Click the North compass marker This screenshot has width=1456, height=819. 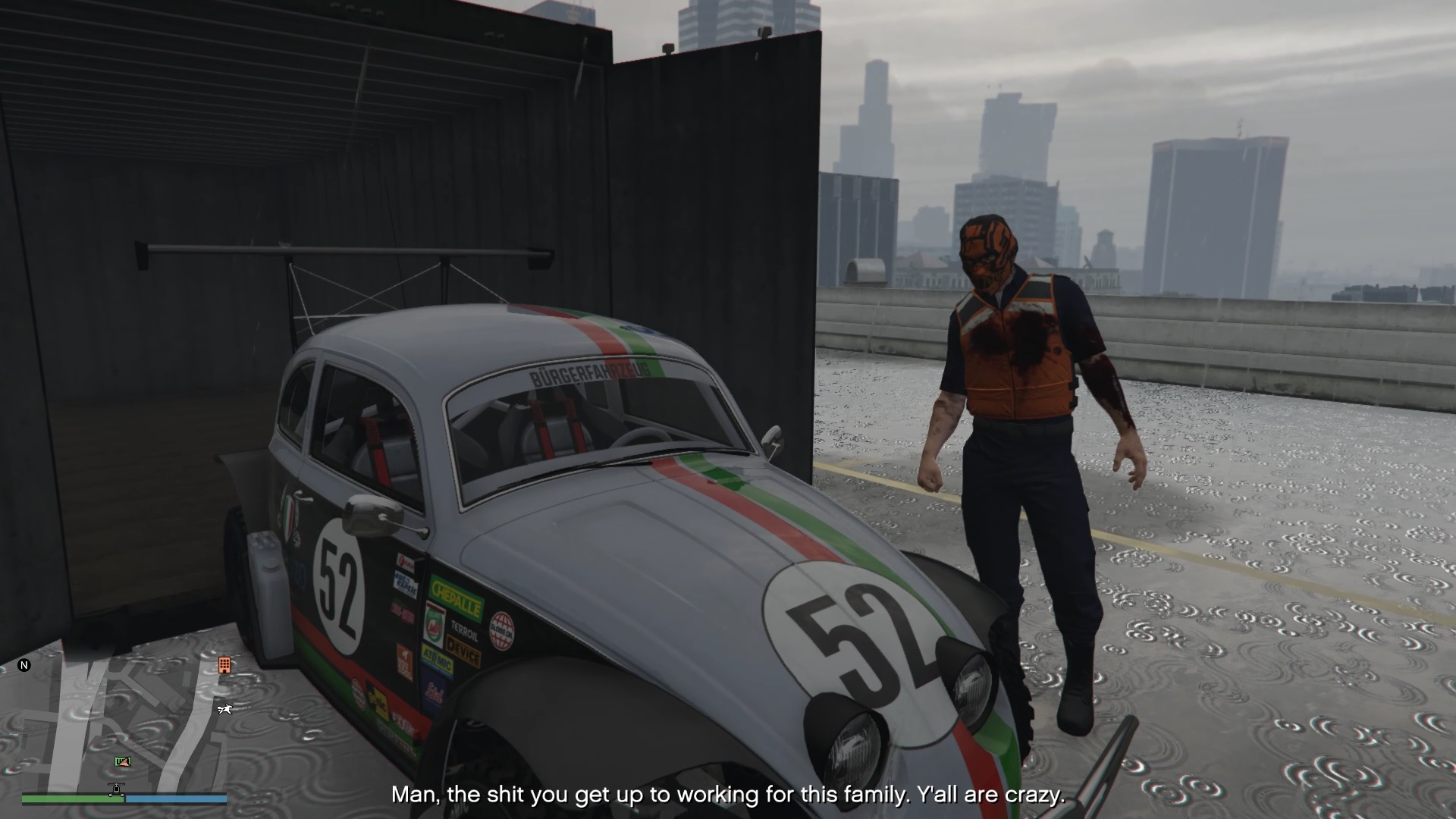[x=24, y=665]
